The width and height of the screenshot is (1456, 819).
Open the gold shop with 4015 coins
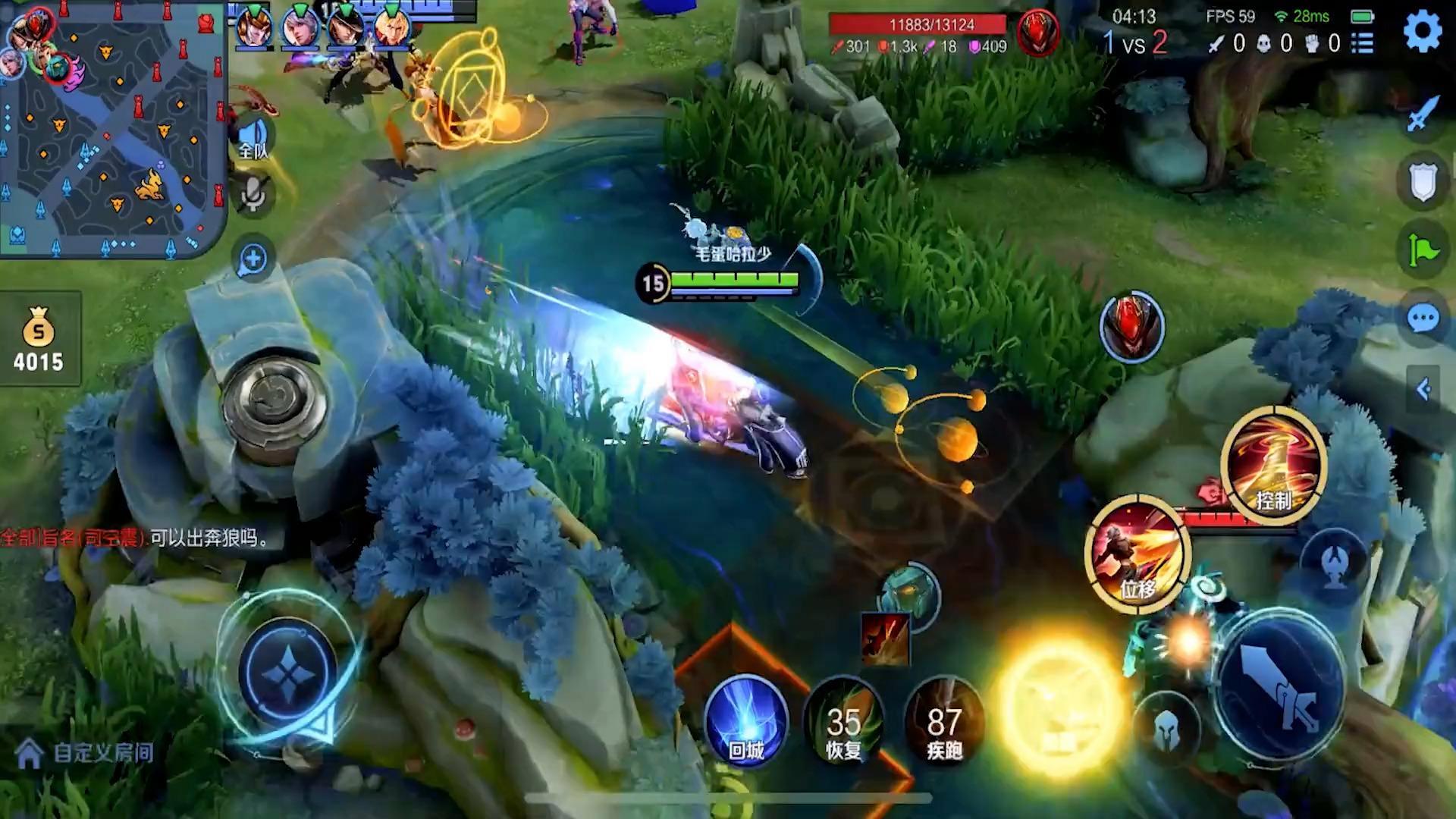pyautogui.click(x=39, y=340)
